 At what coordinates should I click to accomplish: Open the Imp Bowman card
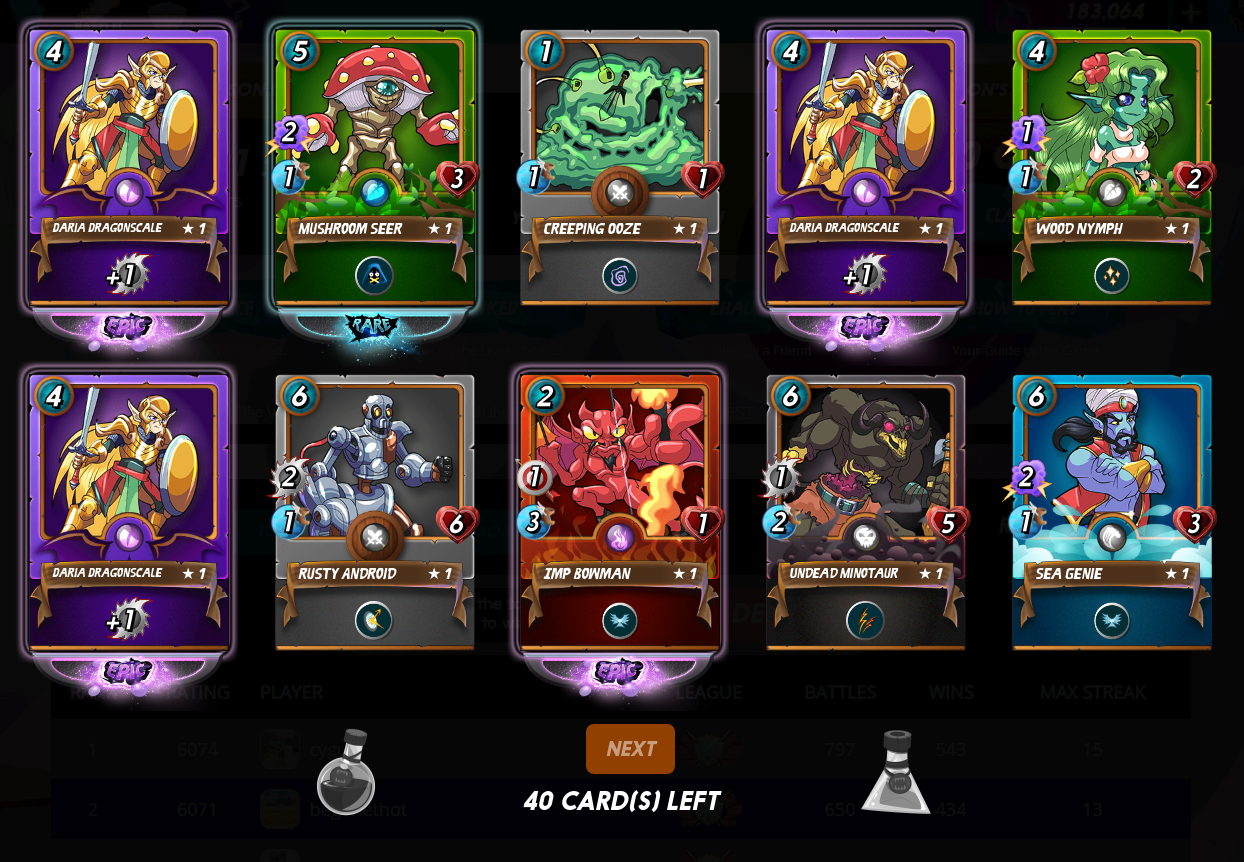(620, 512)
